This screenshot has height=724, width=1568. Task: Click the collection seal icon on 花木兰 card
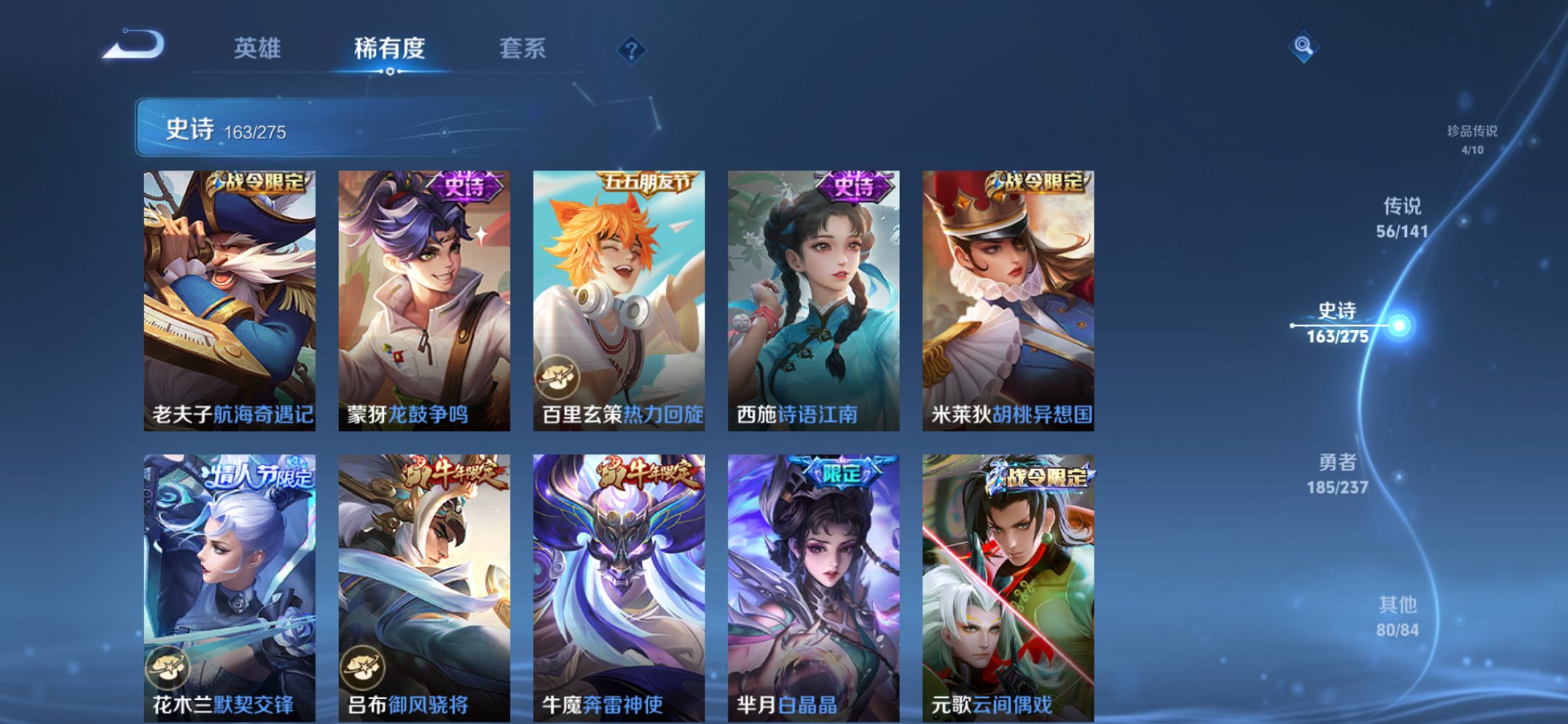(169, 667)
